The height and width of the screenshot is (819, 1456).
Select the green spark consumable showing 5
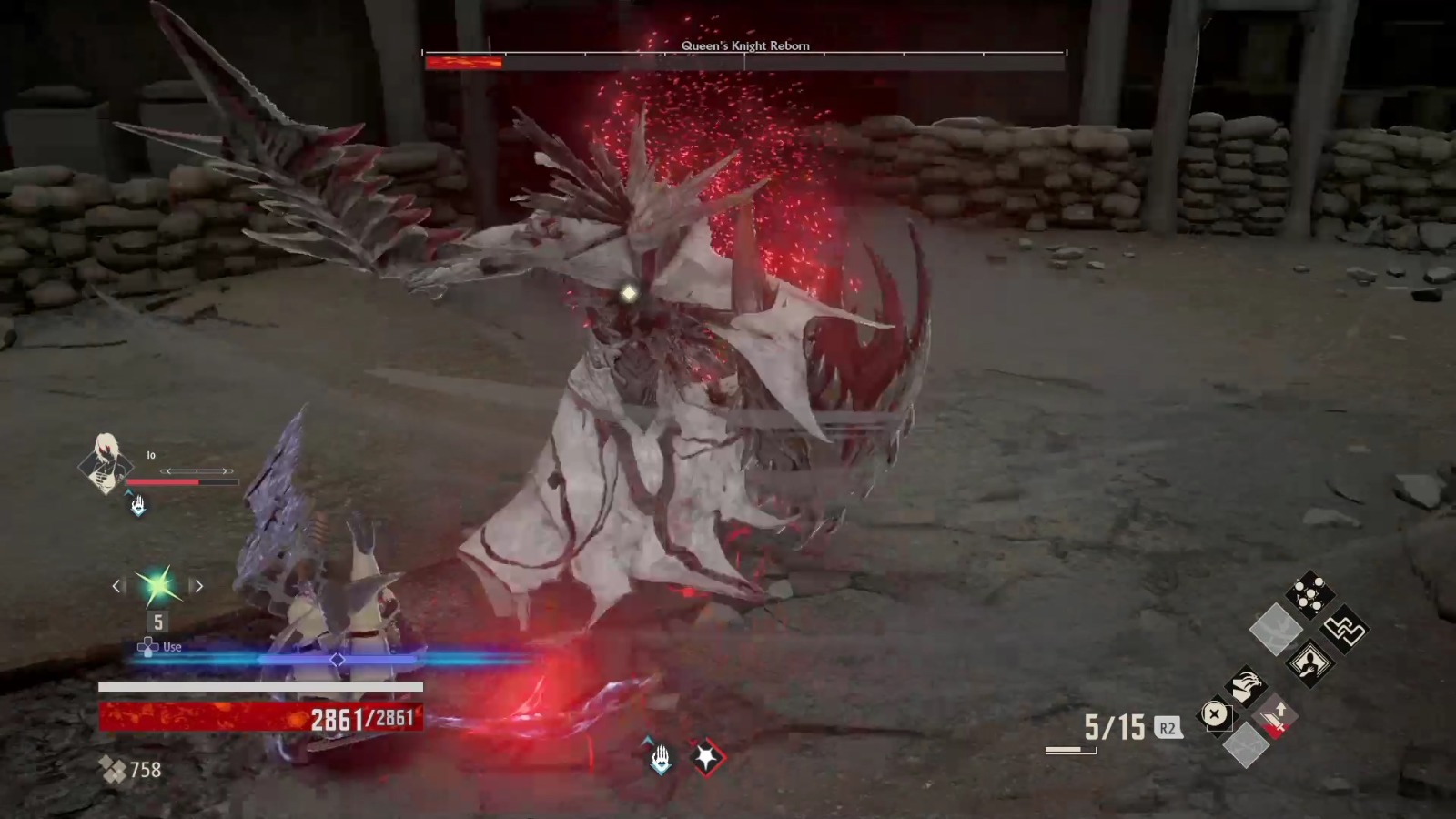(155, 585)
